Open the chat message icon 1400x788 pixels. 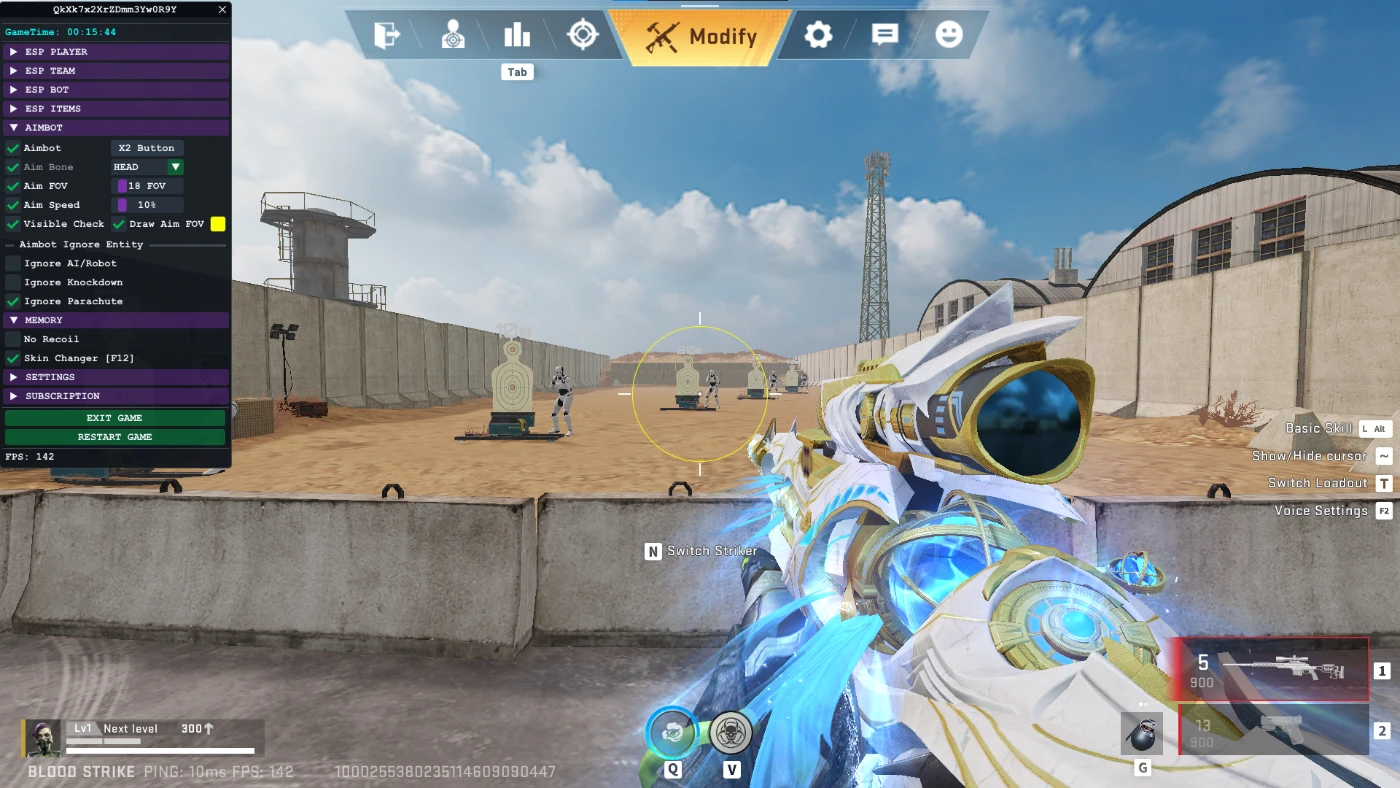[x=884, y=35]
